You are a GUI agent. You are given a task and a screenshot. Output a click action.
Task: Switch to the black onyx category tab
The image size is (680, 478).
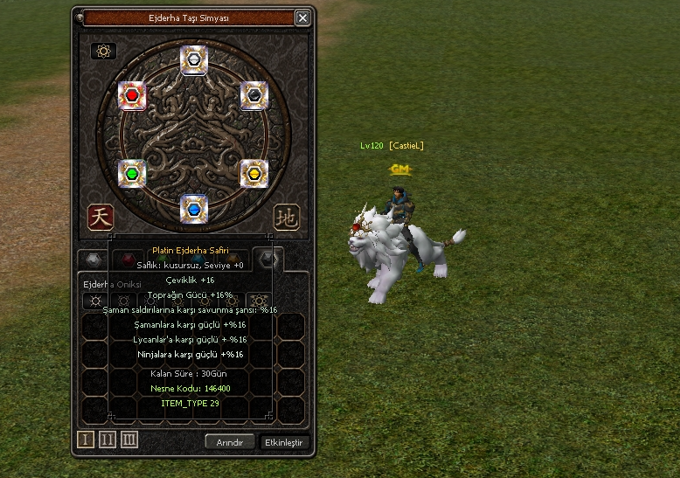pos(267,259)
